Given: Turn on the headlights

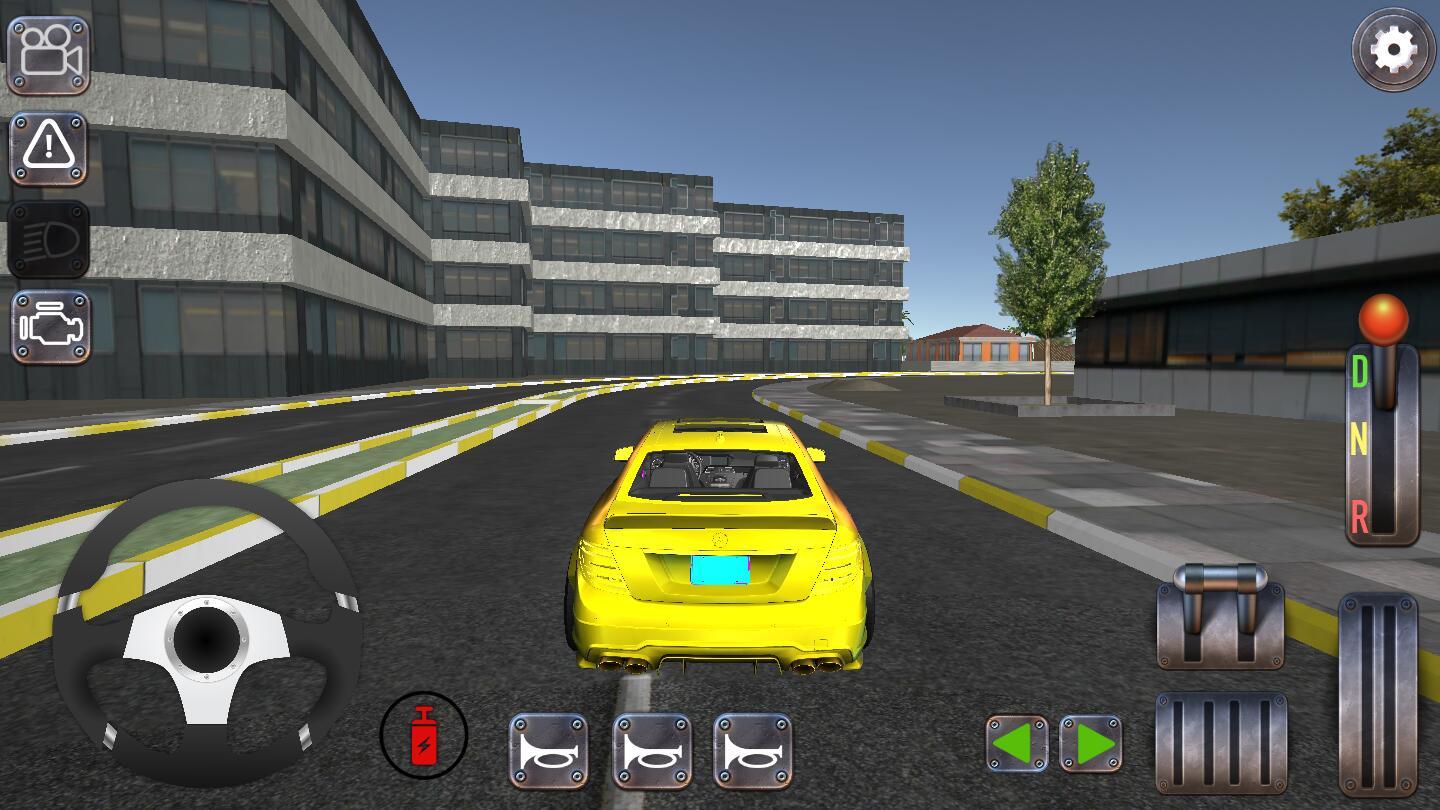Looking at the screenshot, I should [x=48, y=240].
